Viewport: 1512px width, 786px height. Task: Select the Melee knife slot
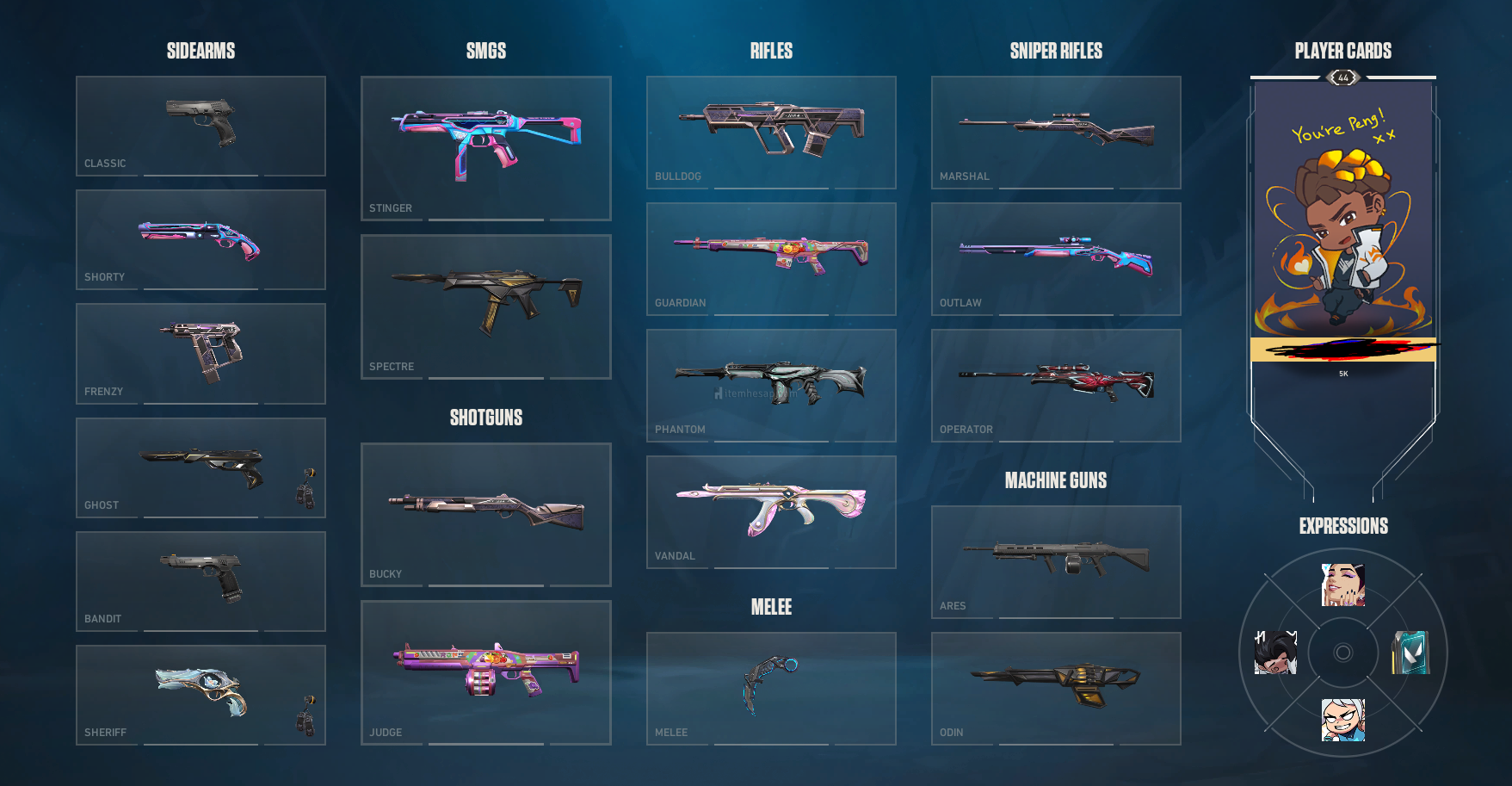click(x=771, y=688)
